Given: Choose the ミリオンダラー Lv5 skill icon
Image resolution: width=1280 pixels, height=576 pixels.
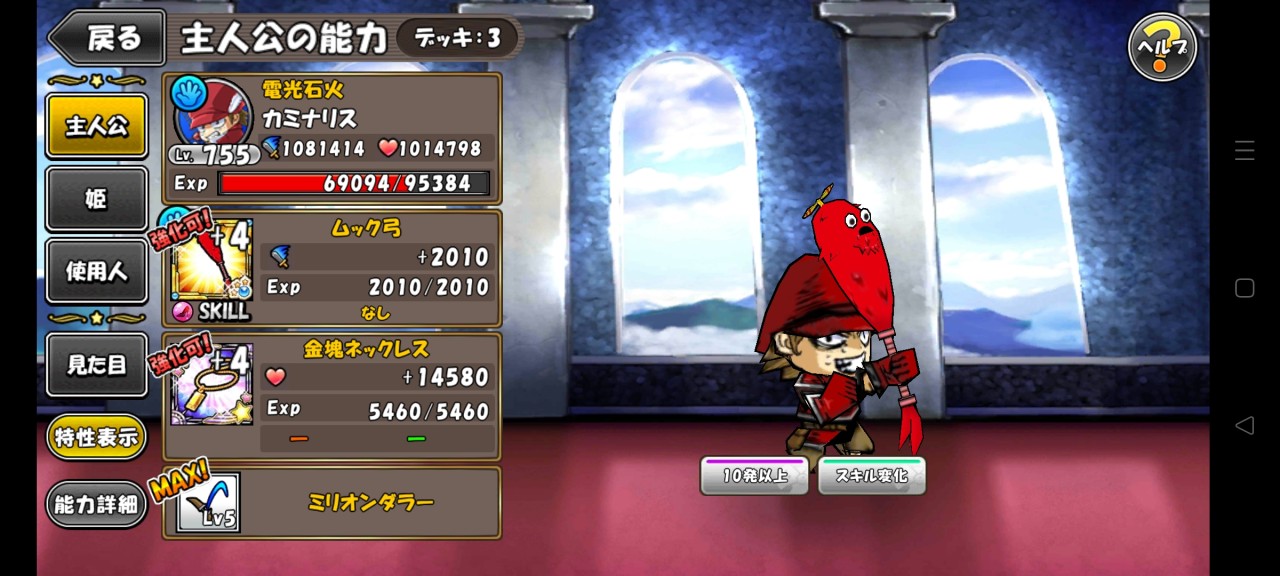Looking at the screenshot, I should (208, 503).
